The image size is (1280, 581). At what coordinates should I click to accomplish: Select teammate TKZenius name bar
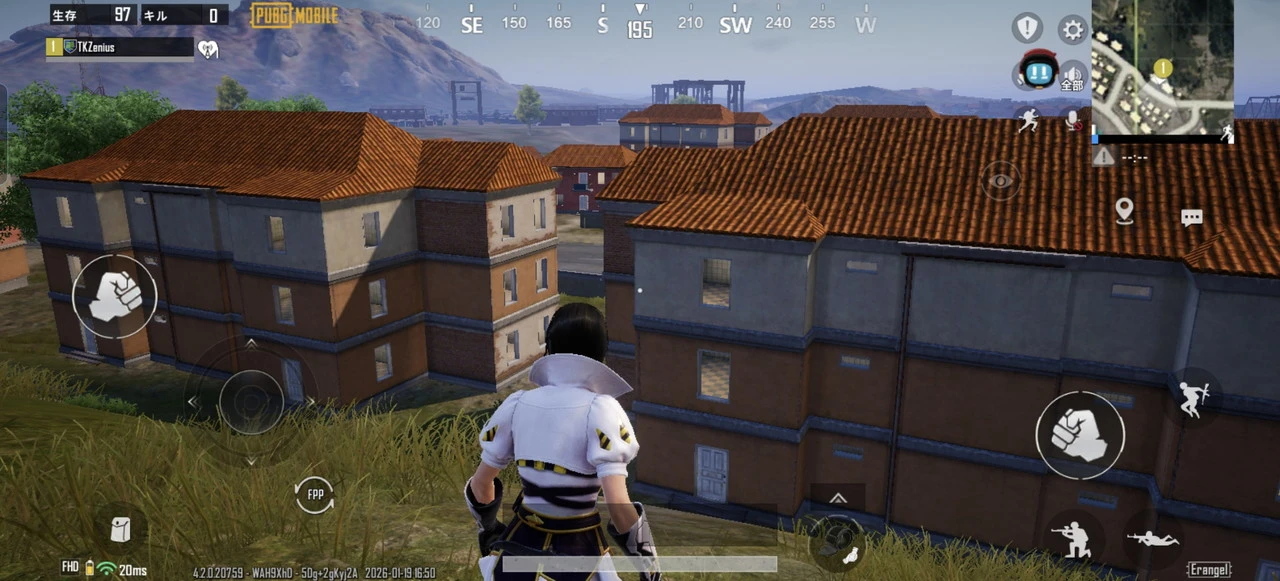pos(120,47)
